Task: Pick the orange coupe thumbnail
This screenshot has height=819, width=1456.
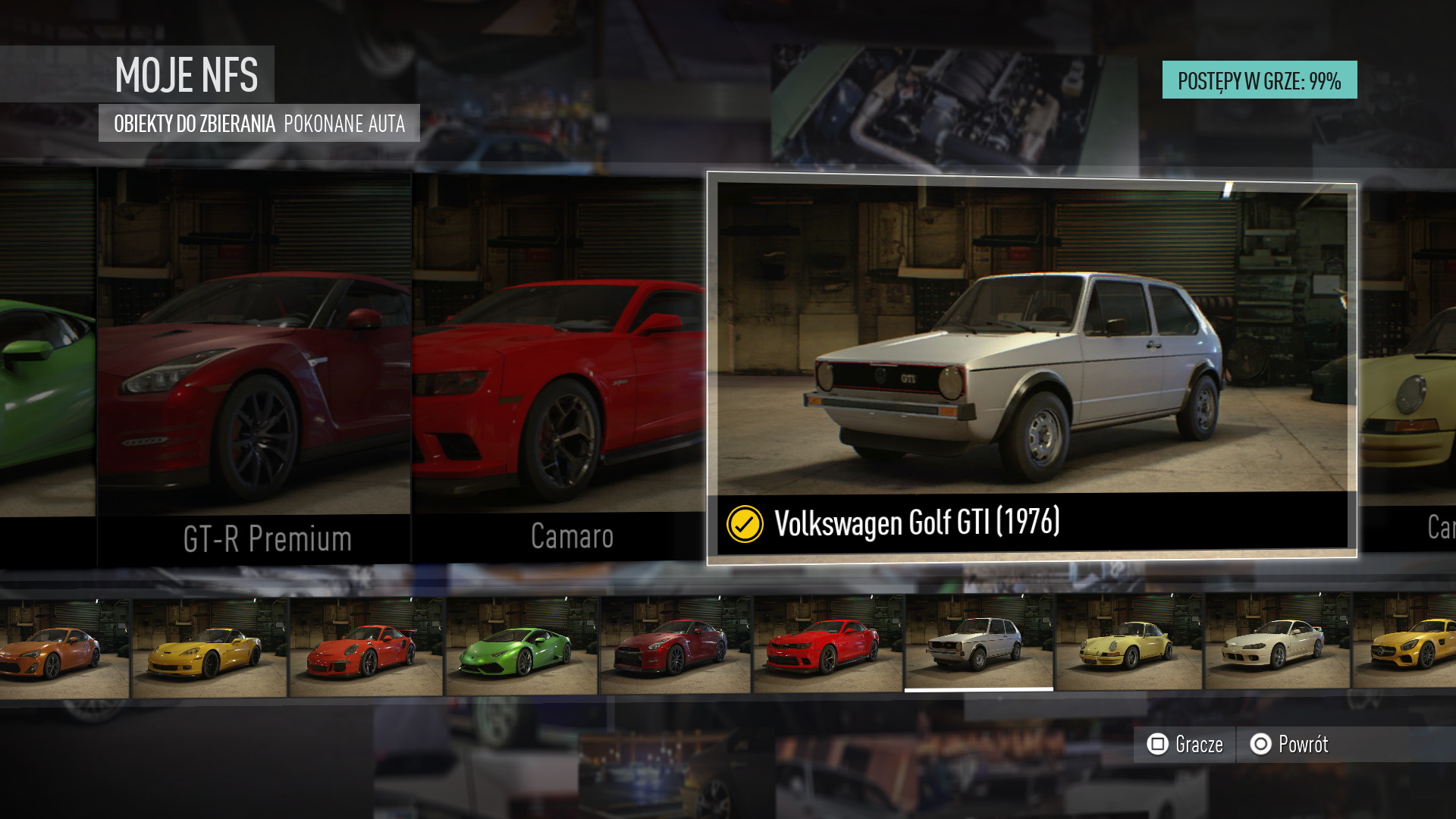Action: [64, 649]
